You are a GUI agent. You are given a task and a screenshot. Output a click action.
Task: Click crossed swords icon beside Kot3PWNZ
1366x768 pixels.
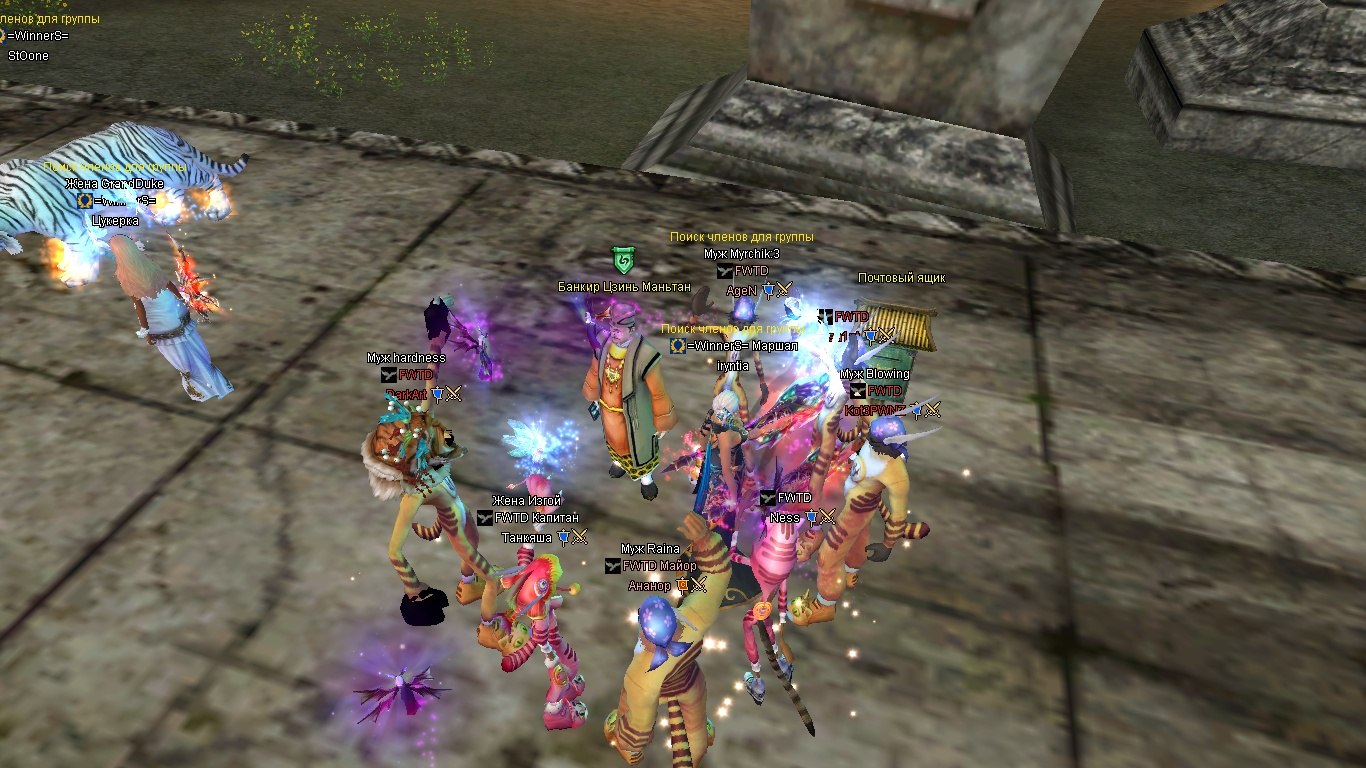[x=932, y=410]
